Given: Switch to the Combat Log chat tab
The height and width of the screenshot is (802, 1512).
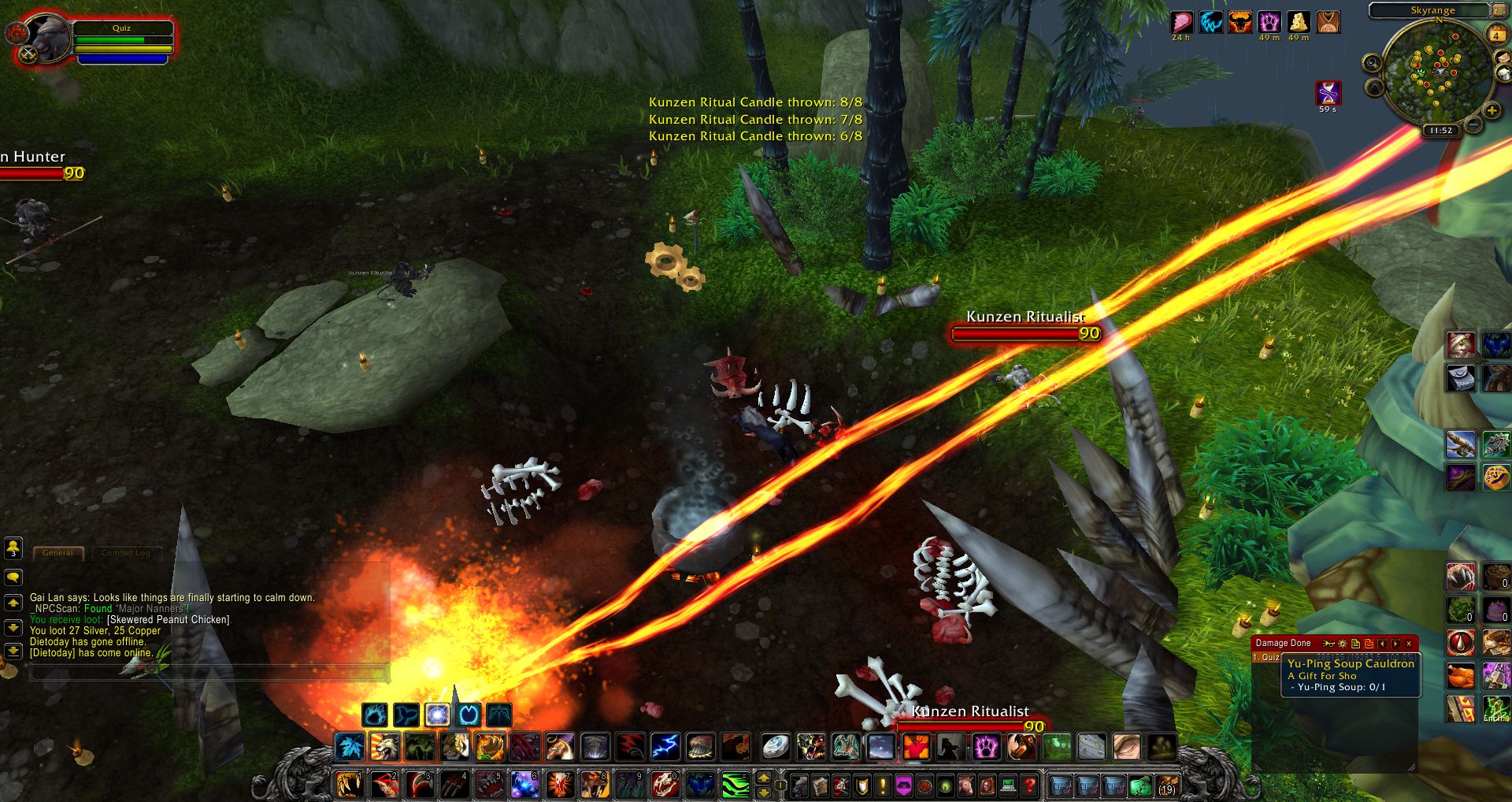Looking at the screenshot, I should point(125,553).
